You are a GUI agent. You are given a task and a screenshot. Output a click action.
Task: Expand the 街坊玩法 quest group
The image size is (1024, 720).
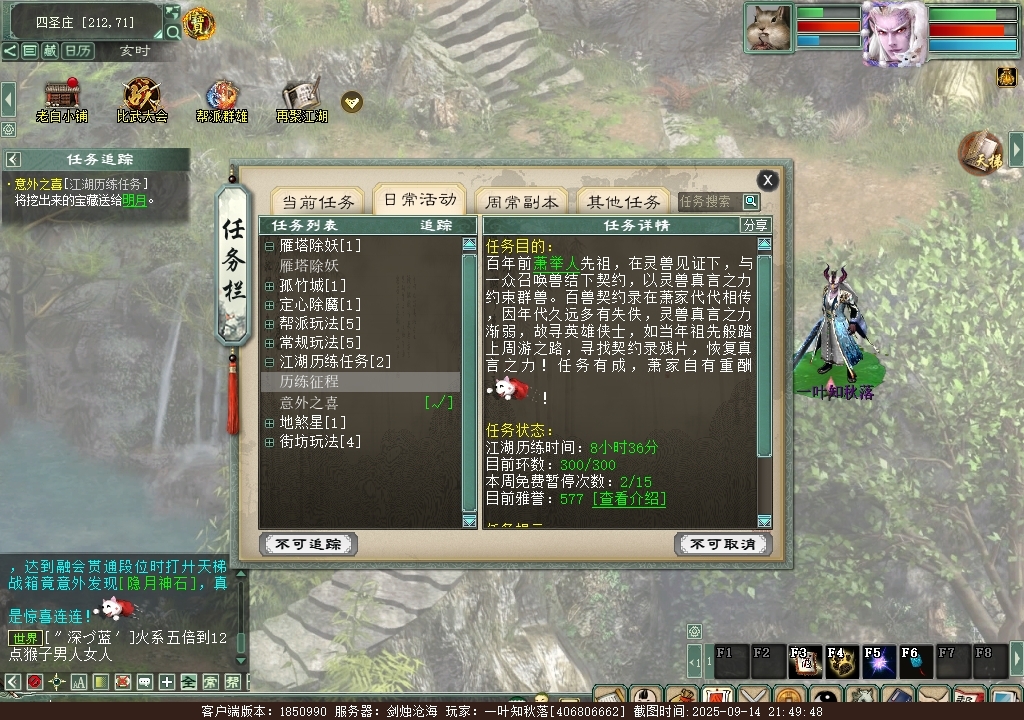(269, 441)
